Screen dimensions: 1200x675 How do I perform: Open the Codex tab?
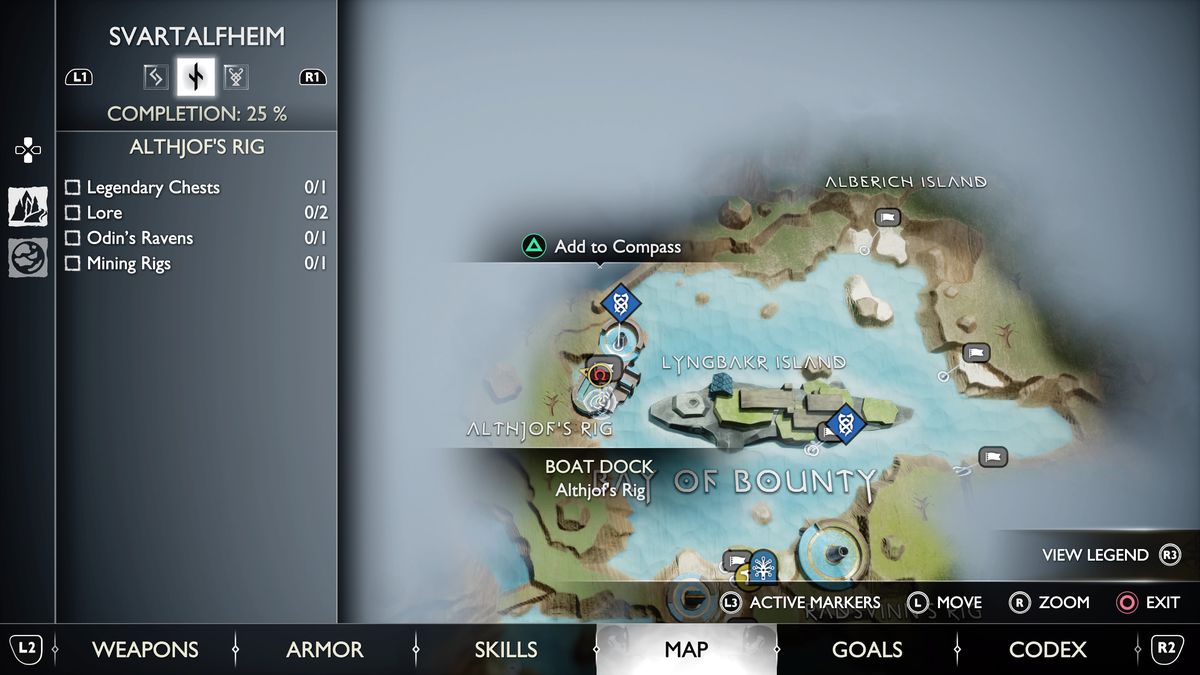coord(1047,649)
